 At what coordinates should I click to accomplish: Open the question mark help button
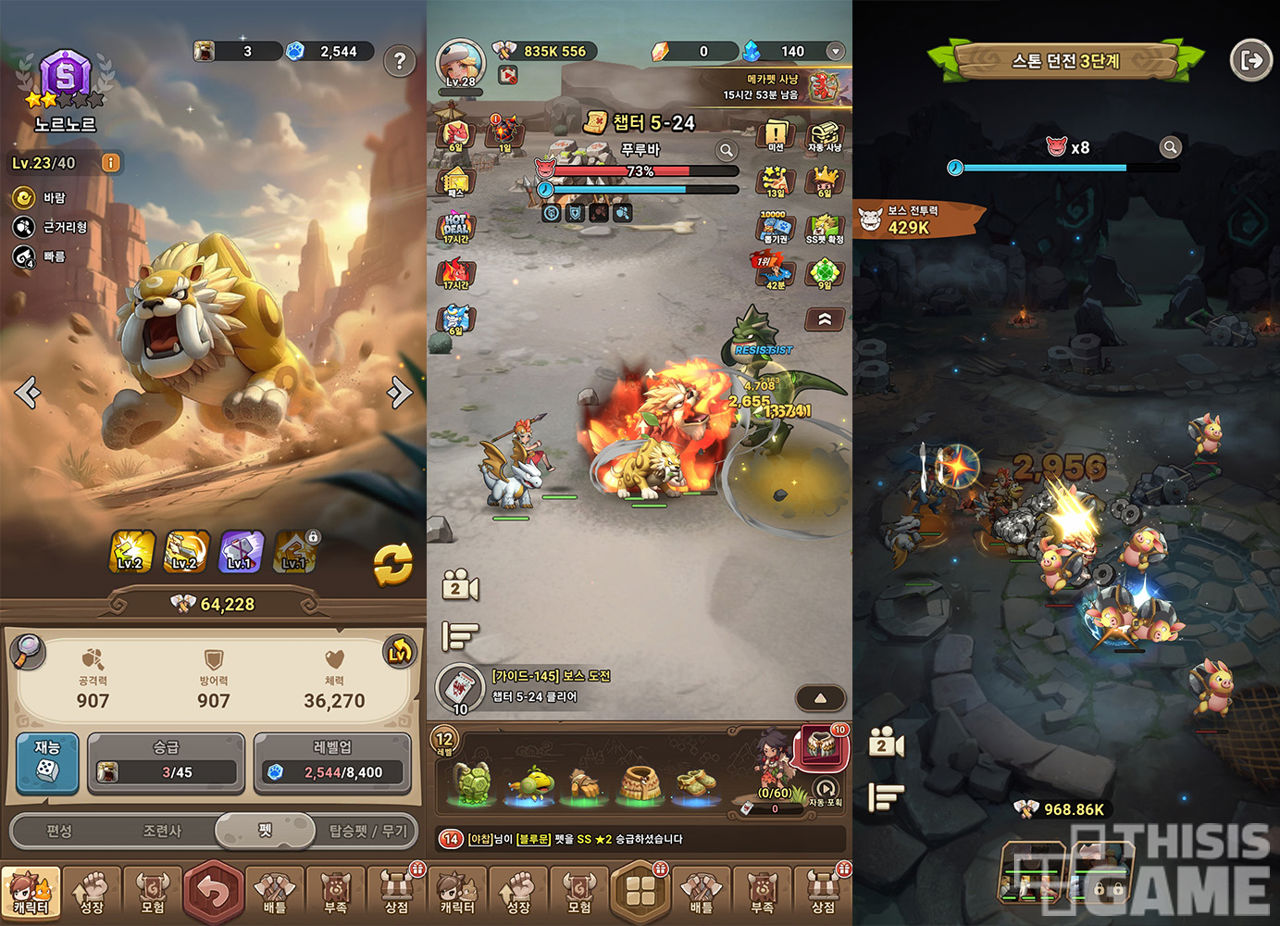click(x=399, y=61)
